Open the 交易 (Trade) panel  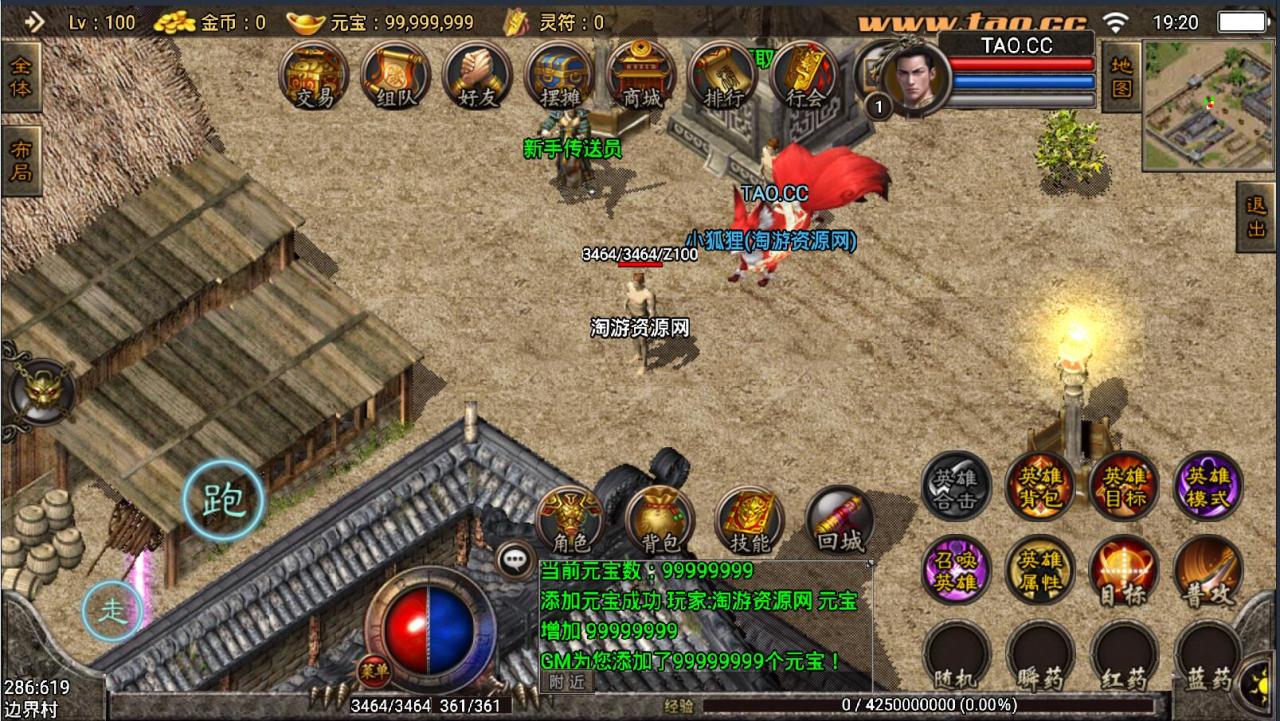[316, 76]
